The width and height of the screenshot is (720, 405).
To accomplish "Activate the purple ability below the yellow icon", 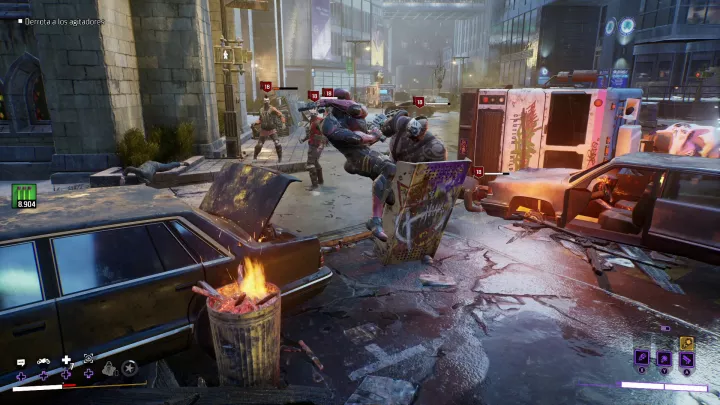I will (687, 358).
